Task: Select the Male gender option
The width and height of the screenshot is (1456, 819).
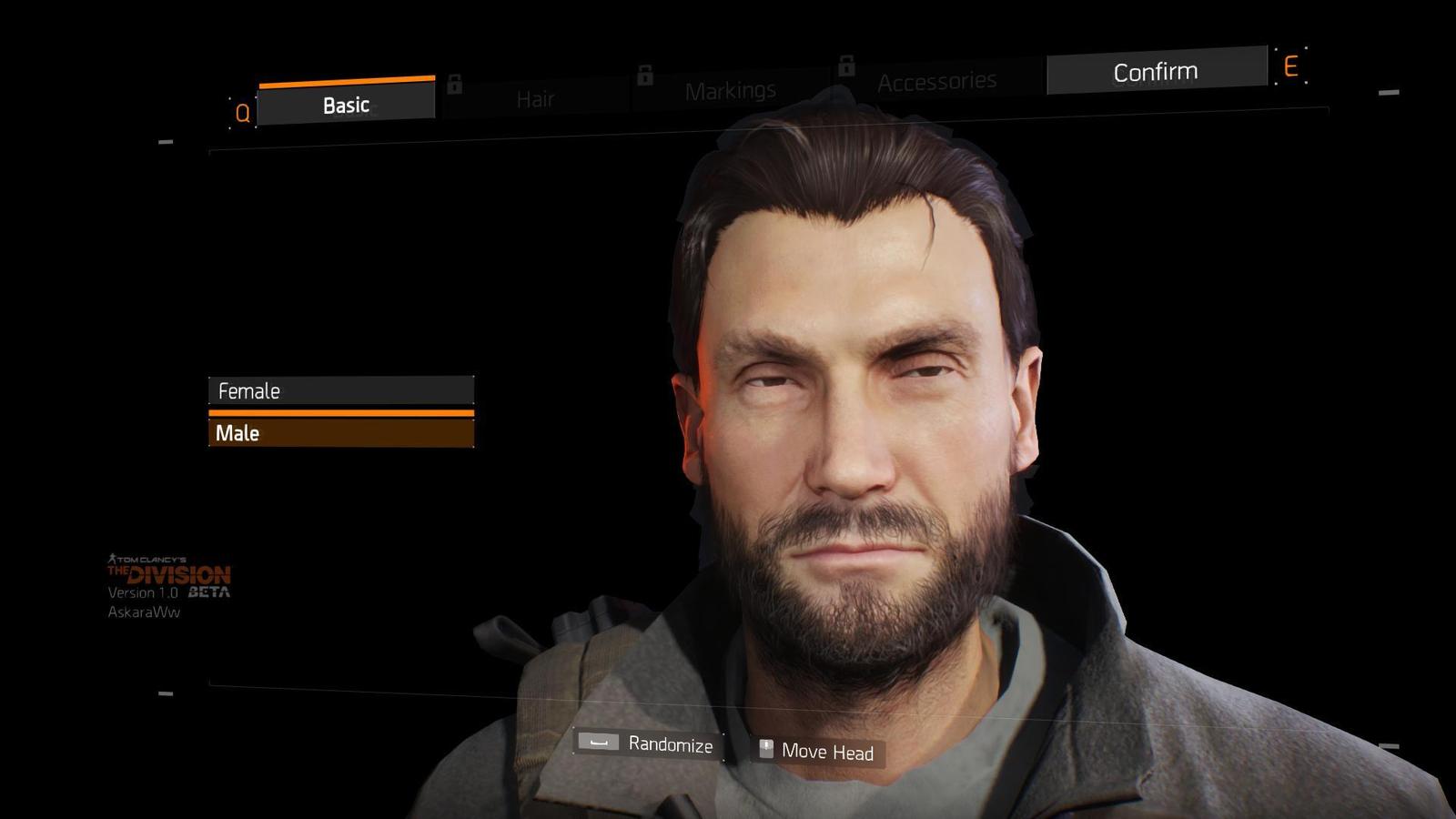Action: pyautogui.click(x=341, y=432)
